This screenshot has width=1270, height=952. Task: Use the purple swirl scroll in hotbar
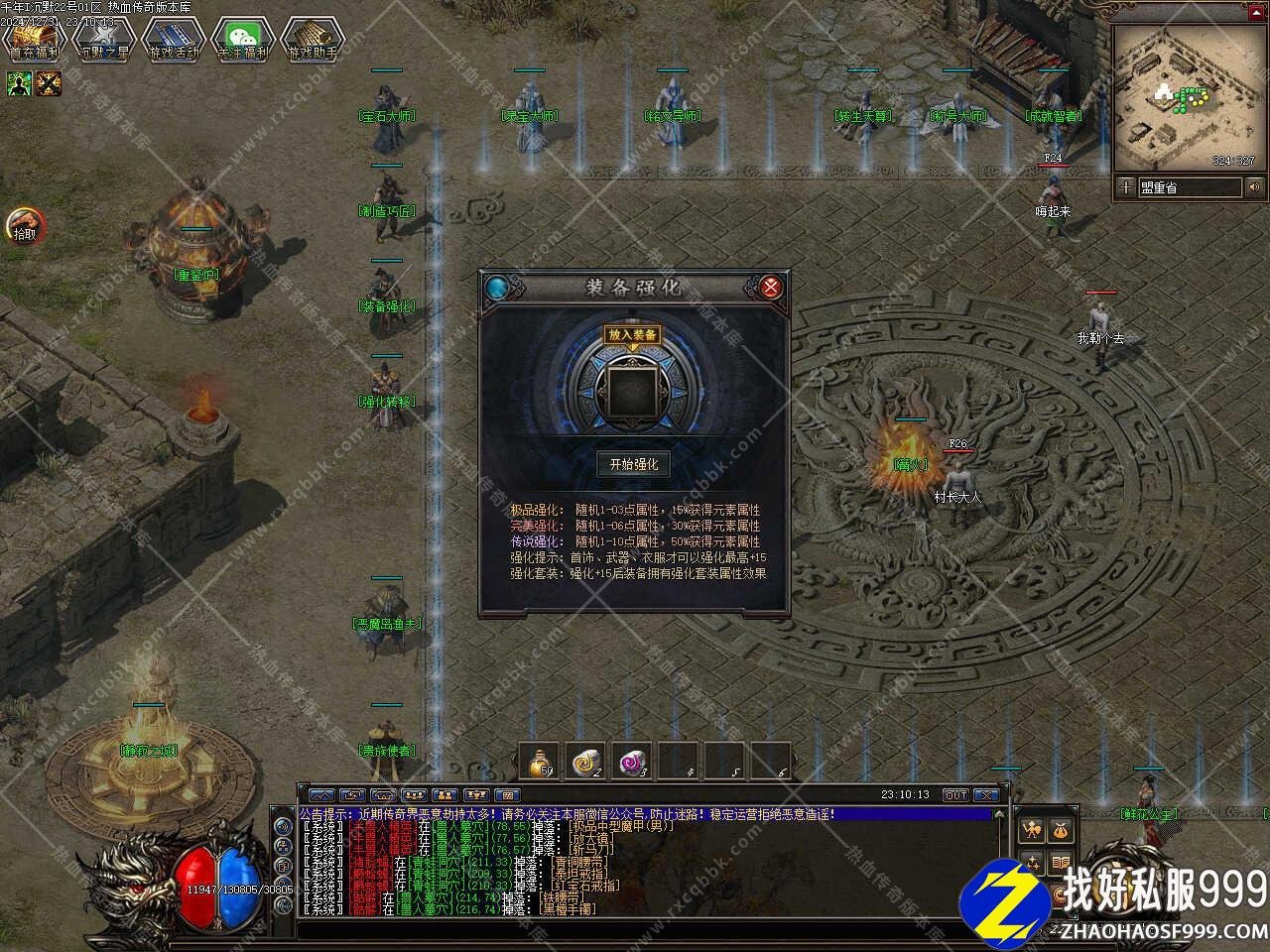[633, 761]
